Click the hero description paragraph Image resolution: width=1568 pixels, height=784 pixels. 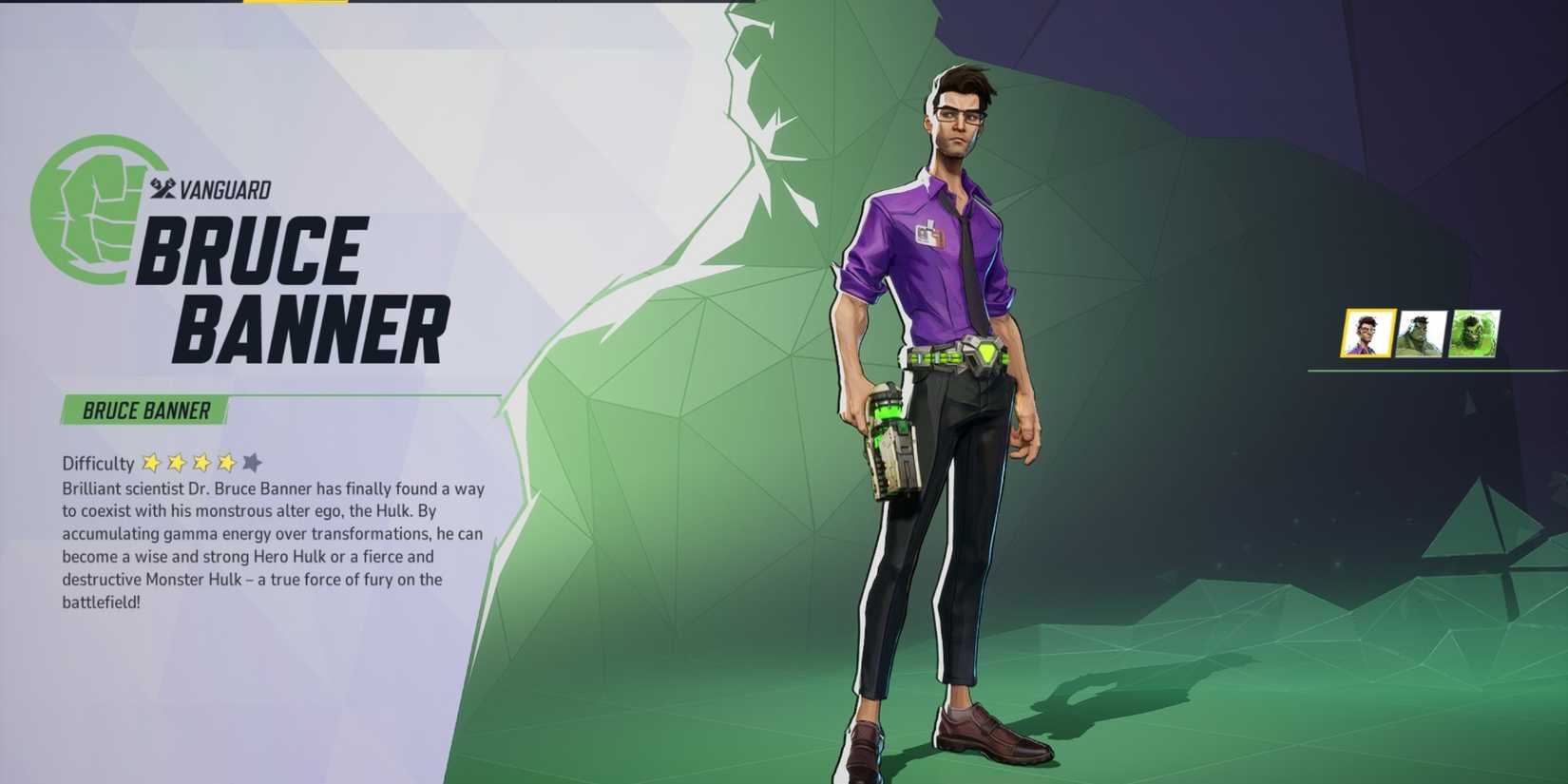click(x=271, y=546)
